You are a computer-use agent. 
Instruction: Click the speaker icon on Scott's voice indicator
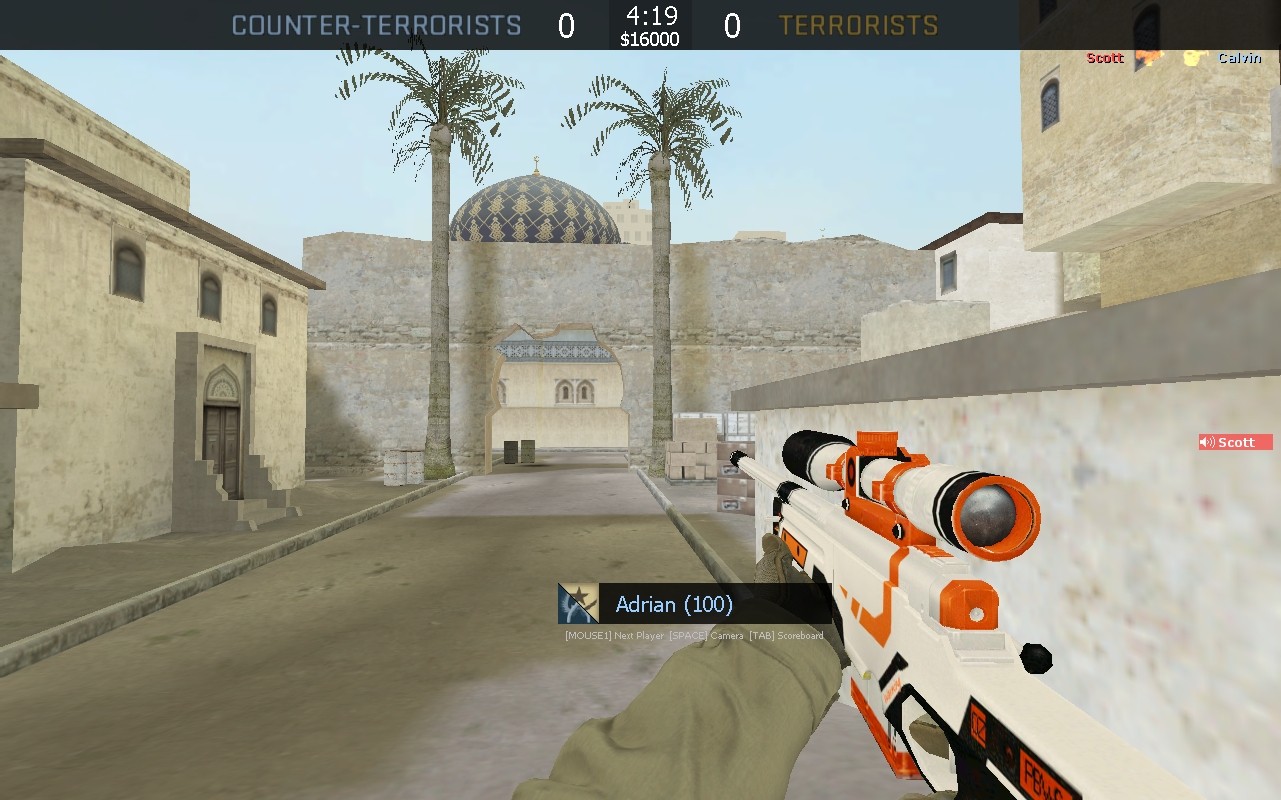click(1208, 441)
